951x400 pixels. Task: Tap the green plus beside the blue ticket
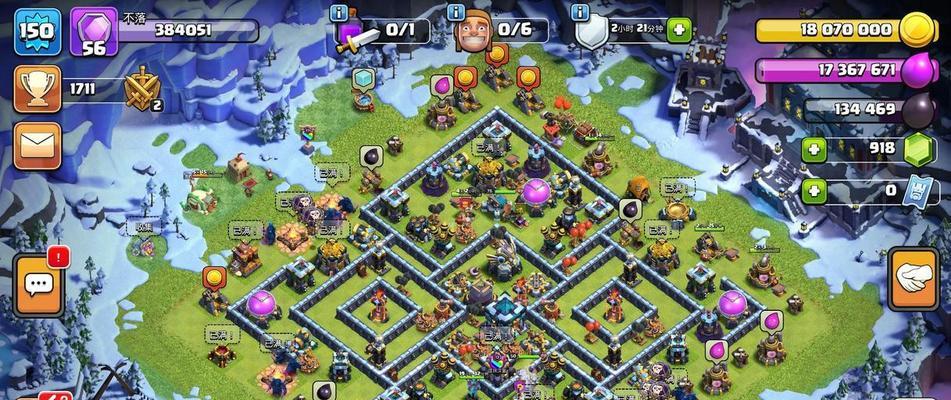[814, 190]
